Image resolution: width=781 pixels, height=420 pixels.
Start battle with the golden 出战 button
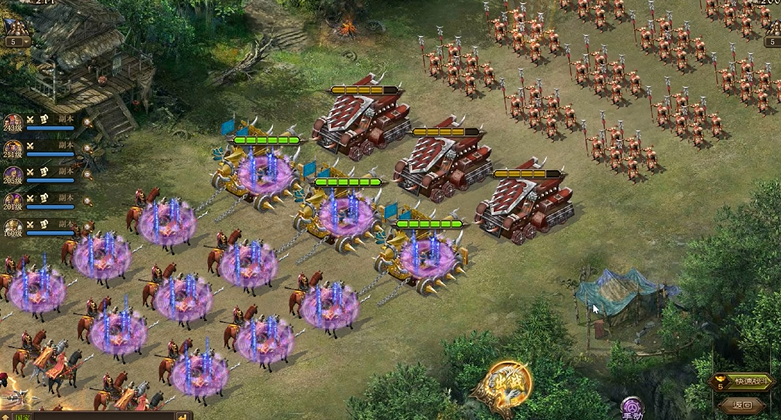503,384
